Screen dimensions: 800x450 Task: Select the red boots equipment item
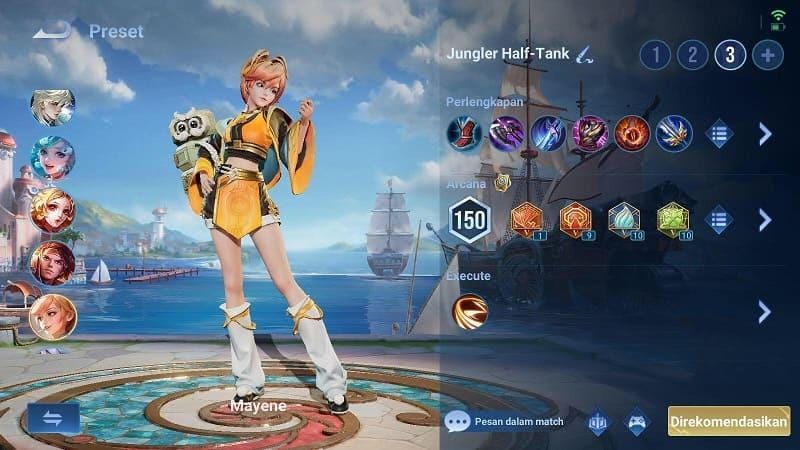(x=465, y=133)
